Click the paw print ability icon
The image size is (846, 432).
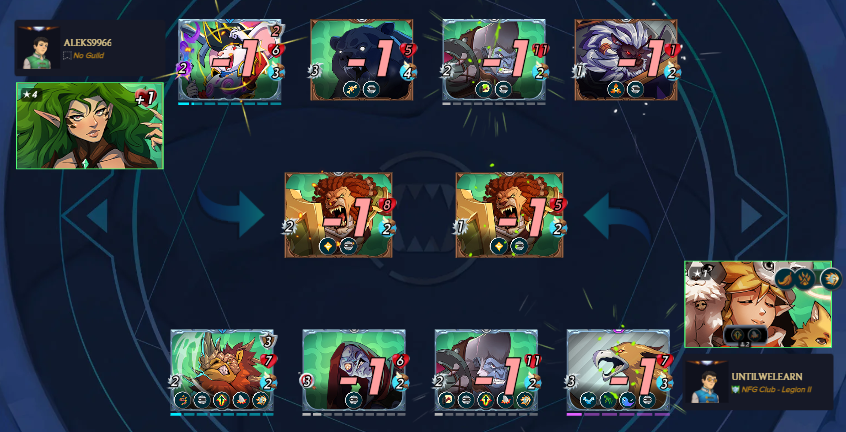pyautogui.click(x=804, y=280)
